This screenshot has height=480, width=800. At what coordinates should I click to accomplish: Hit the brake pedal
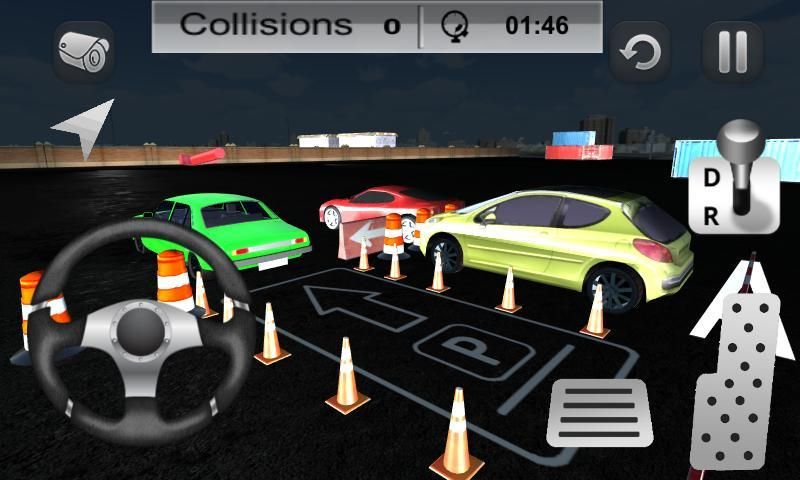click(x=599, y=412)
